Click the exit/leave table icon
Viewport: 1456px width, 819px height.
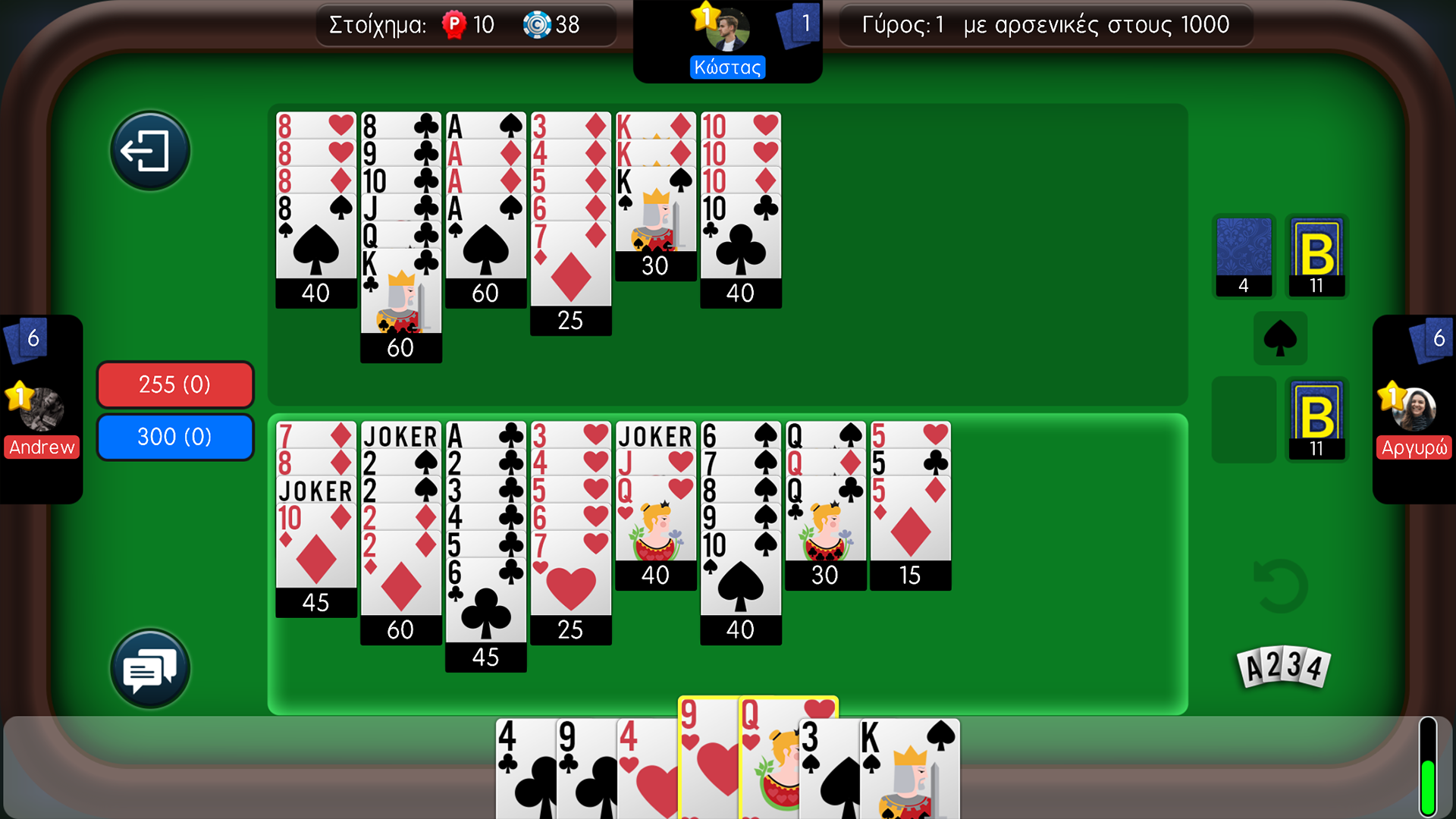point(149,149)
